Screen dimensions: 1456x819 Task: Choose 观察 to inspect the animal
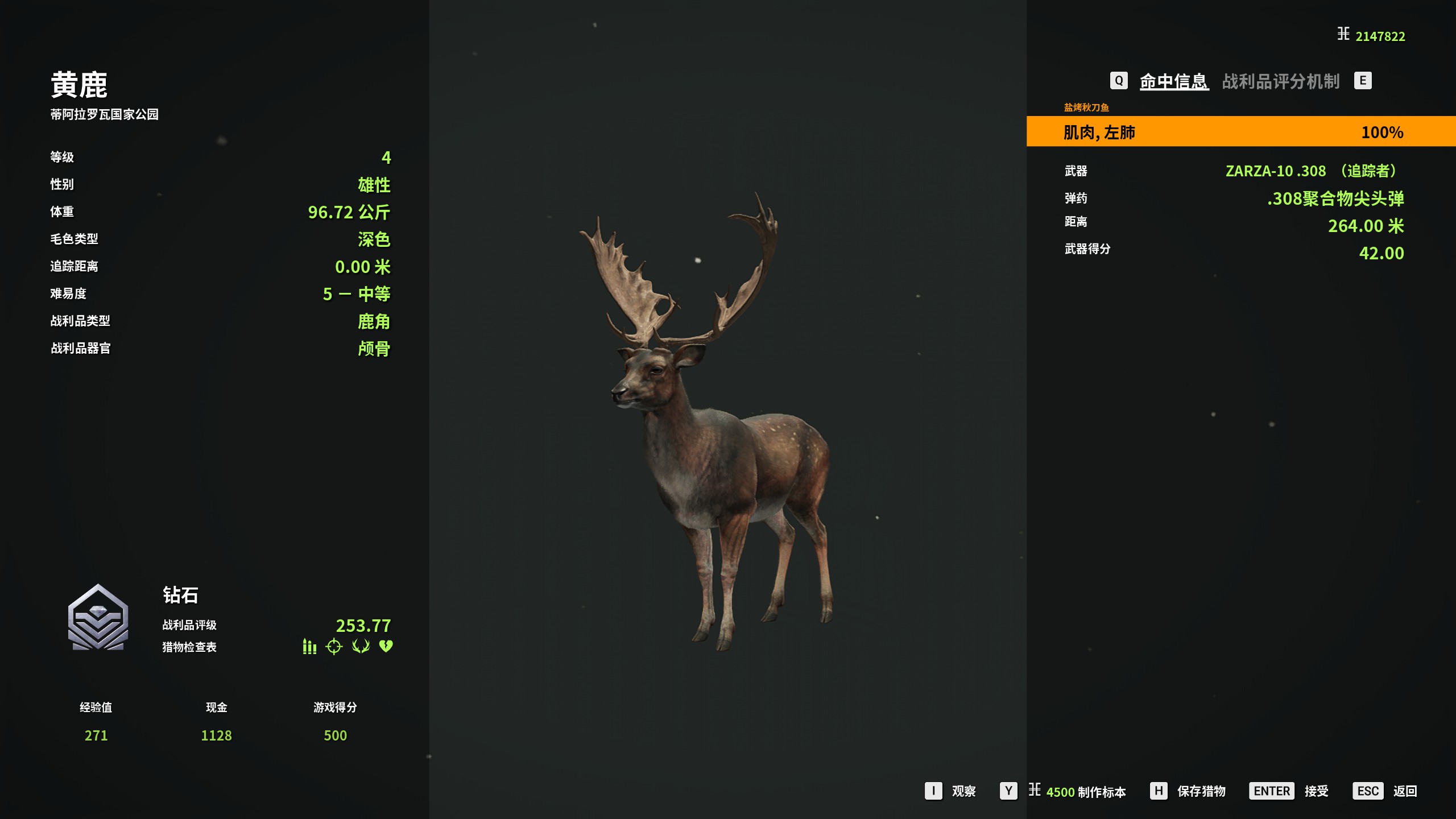[x=963, y=791]
